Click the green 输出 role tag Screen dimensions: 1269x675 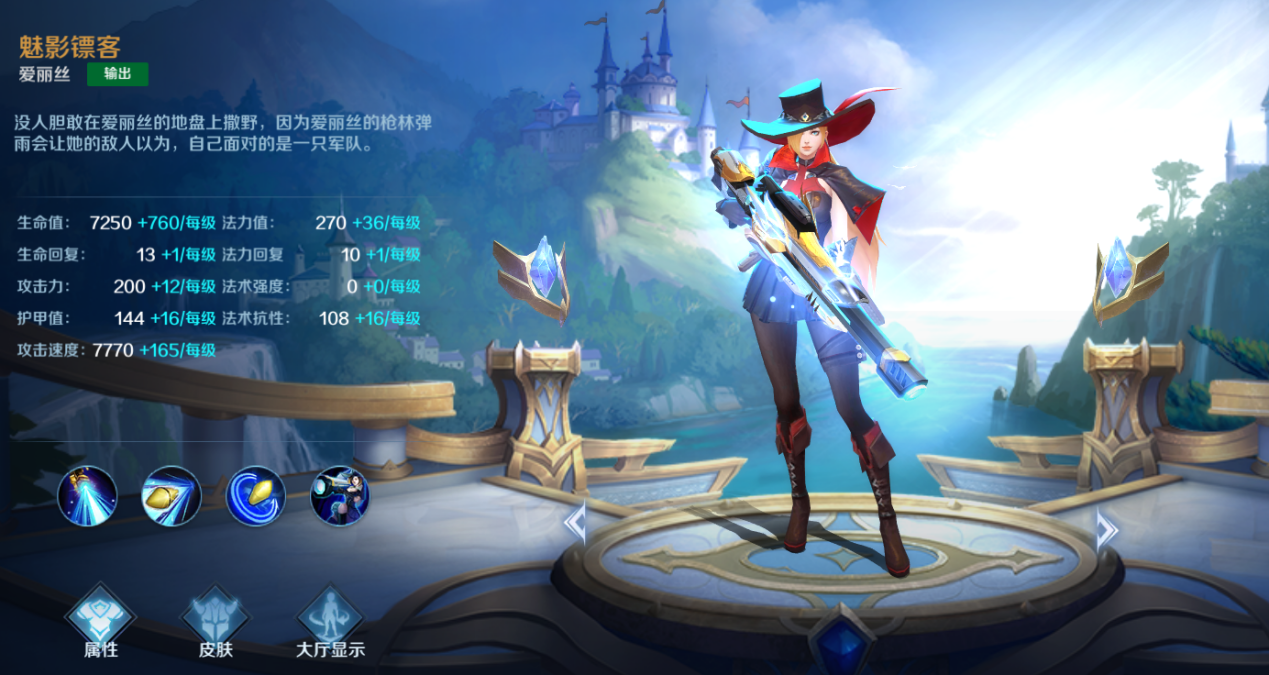(118, 74)
